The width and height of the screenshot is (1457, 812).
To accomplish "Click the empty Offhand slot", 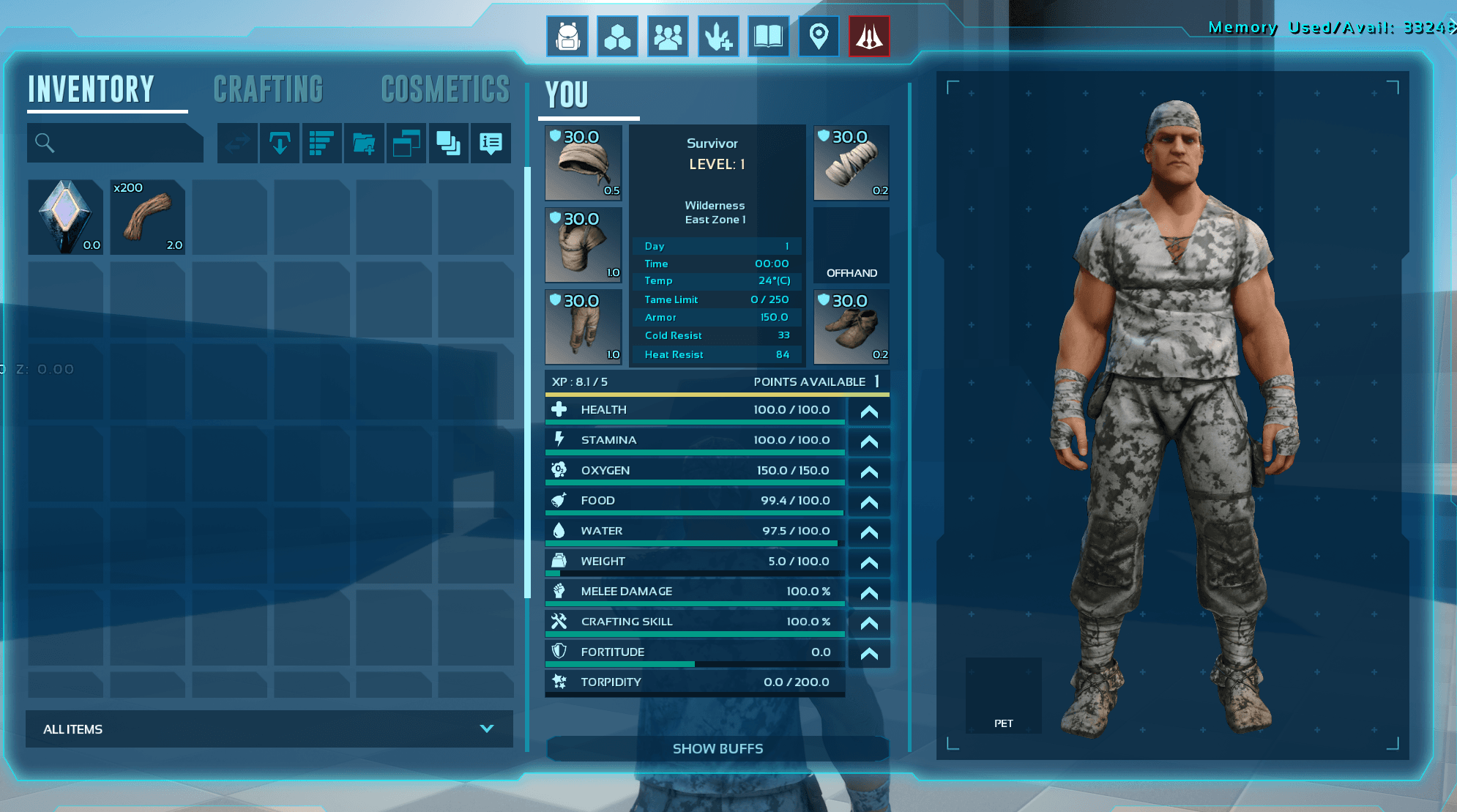I will tap(852, 245).
